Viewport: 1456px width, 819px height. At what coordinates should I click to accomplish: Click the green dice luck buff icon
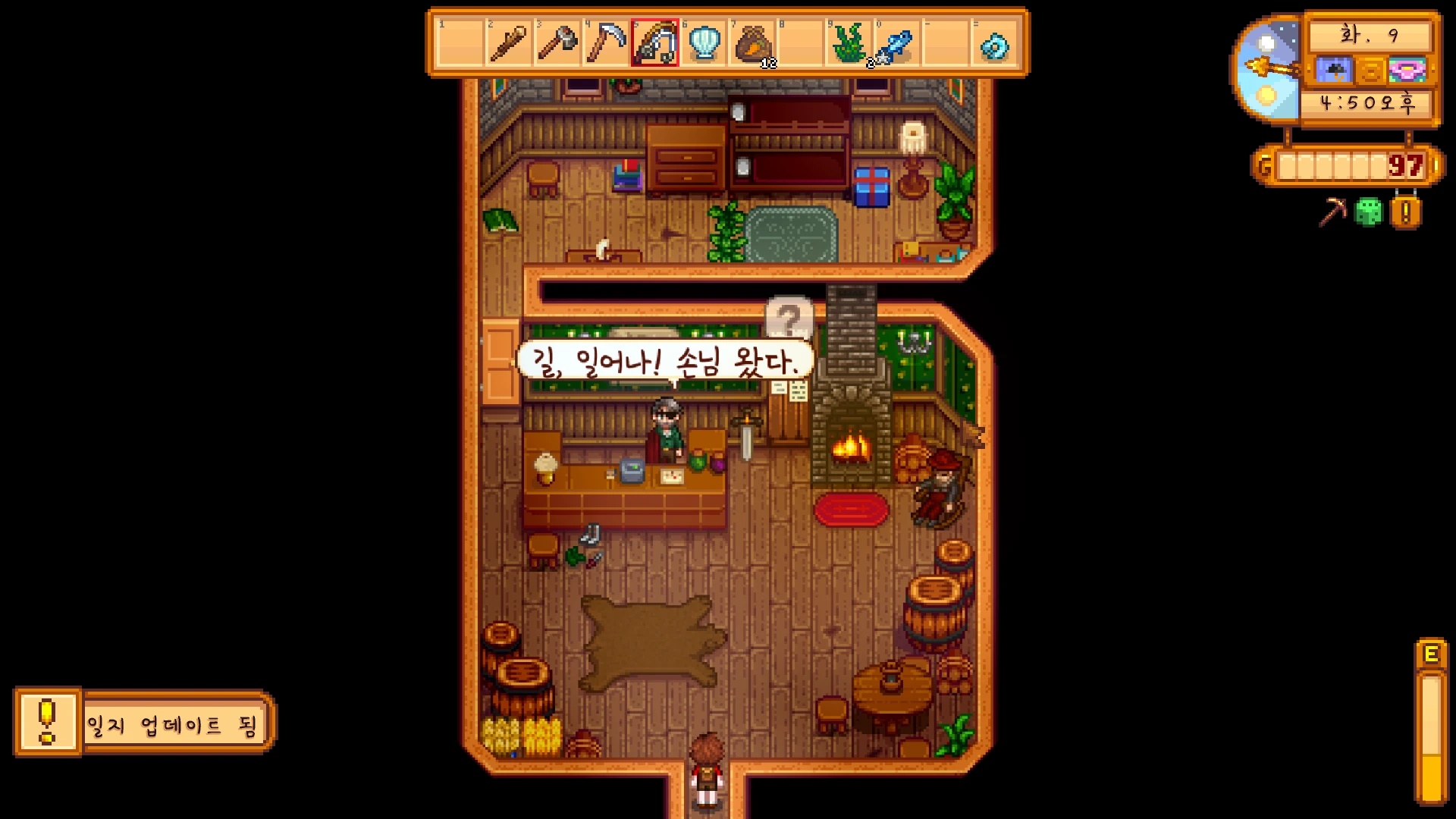tap(1369, 212)
